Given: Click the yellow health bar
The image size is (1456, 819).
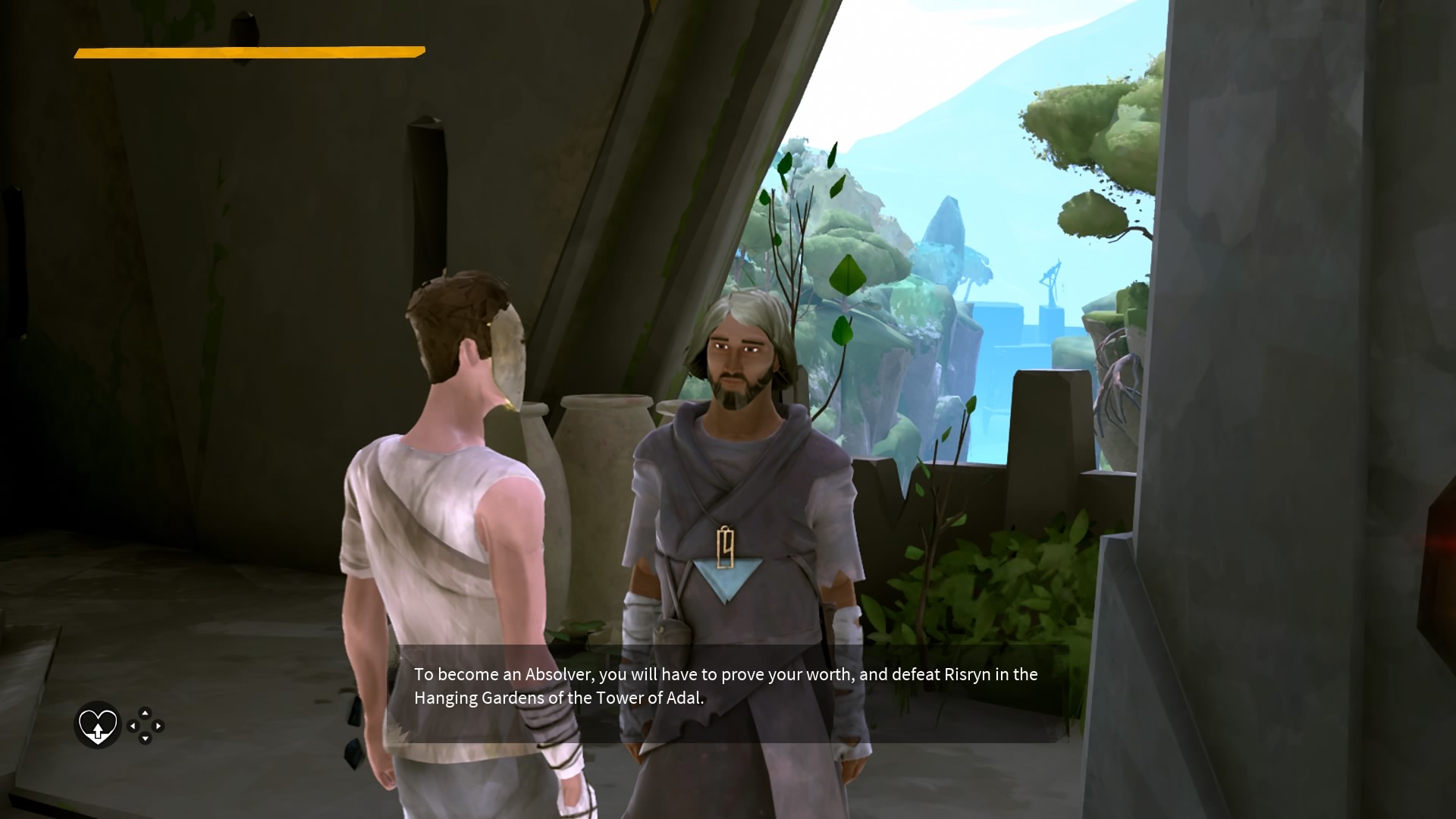Looking at the screenshot, I should pyautogui.click(x=248, y=52).
